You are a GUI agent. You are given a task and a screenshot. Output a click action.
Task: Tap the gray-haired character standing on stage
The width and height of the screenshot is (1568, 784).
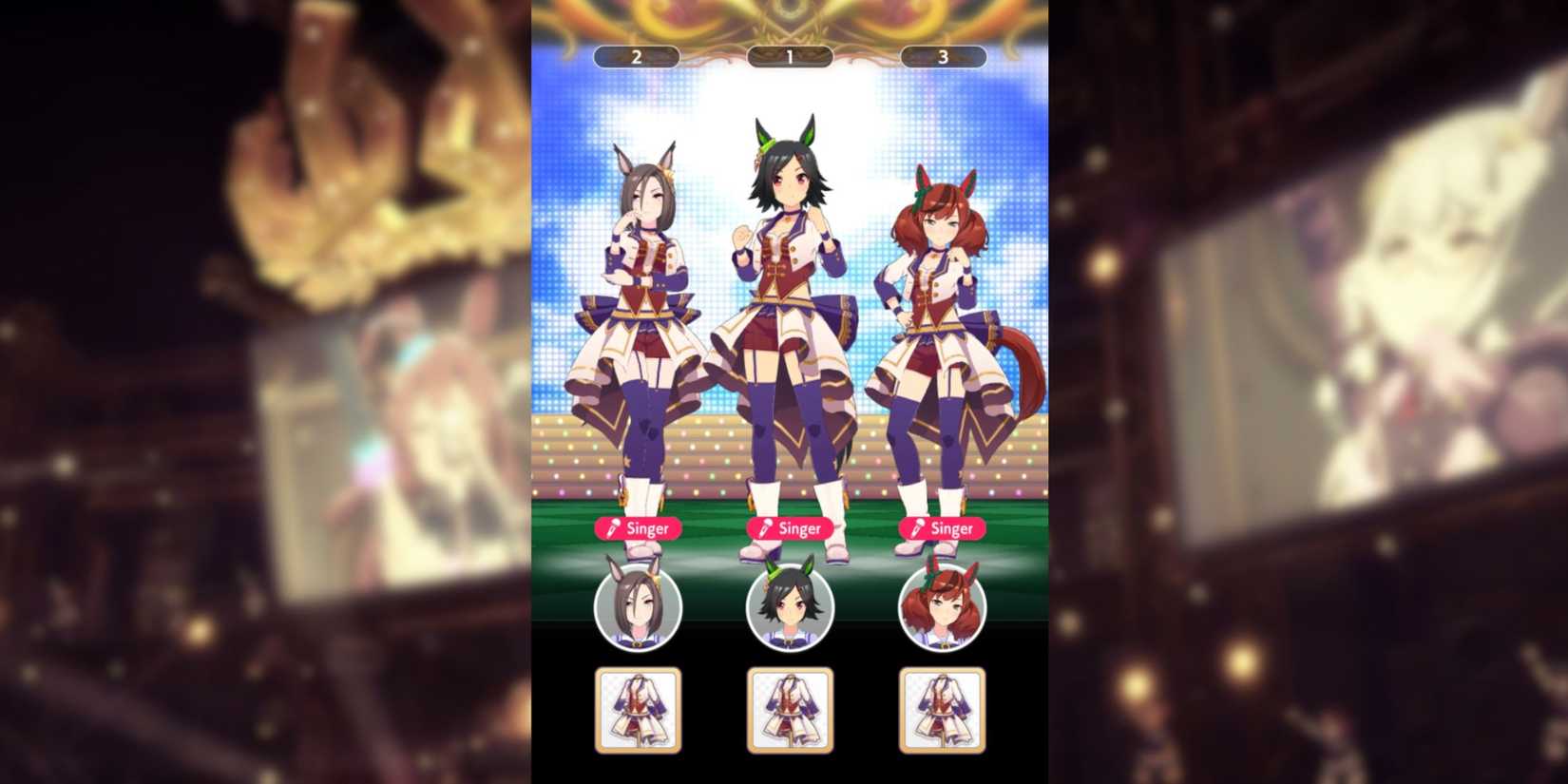click(641, 285)
